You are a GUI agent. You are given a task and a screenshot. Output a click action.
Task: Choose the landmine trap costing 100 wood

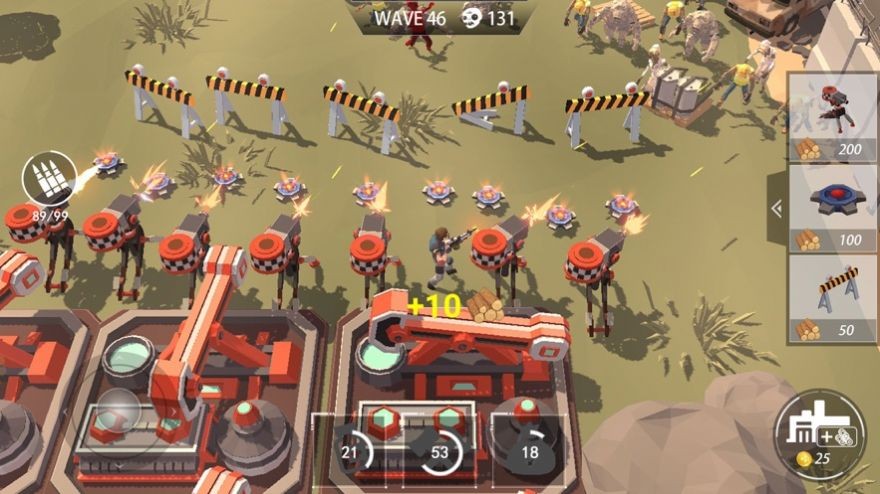(833, 208)
